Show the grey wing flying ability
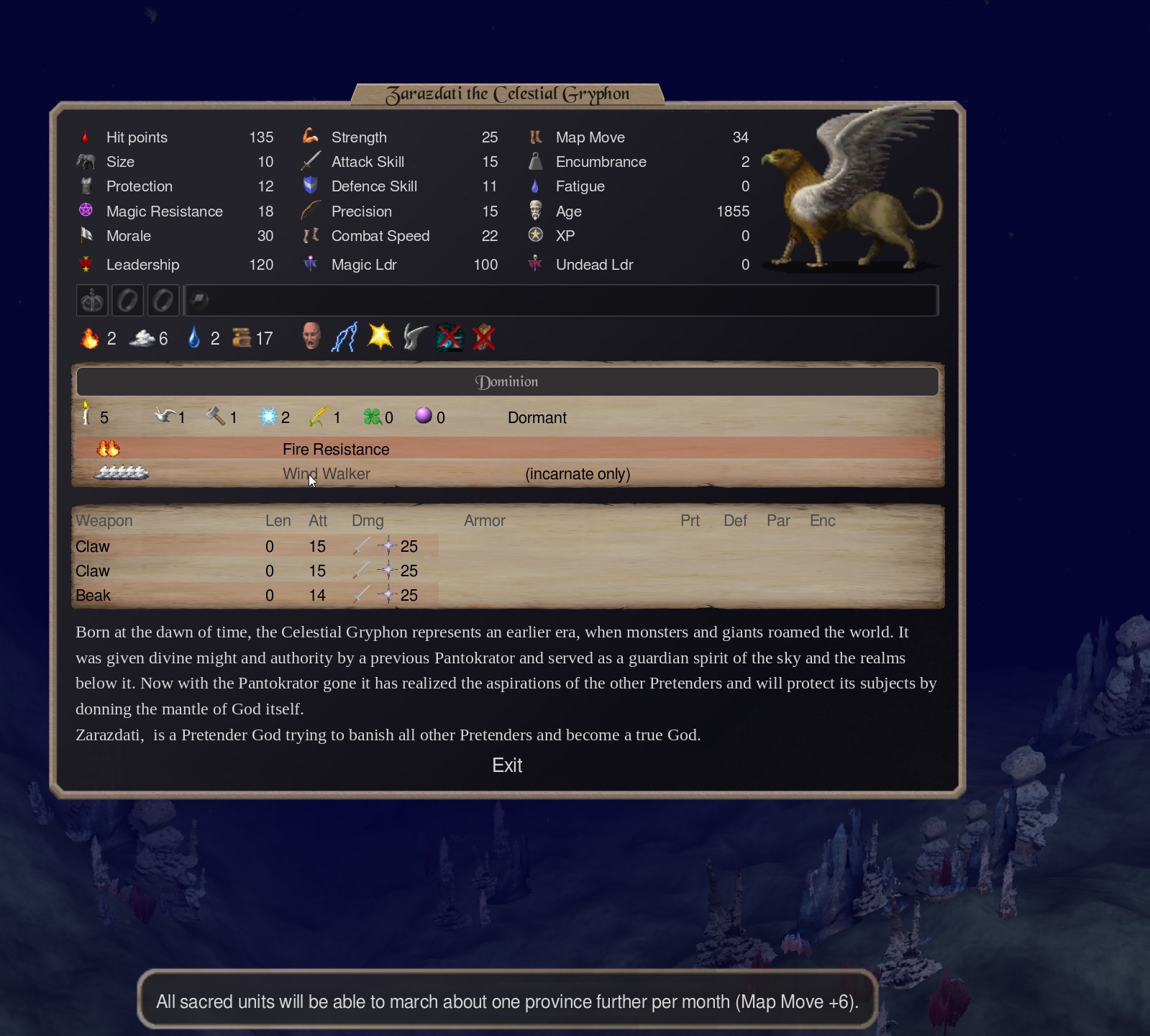The image size is (1150, 1036). (x=415, y=337)
